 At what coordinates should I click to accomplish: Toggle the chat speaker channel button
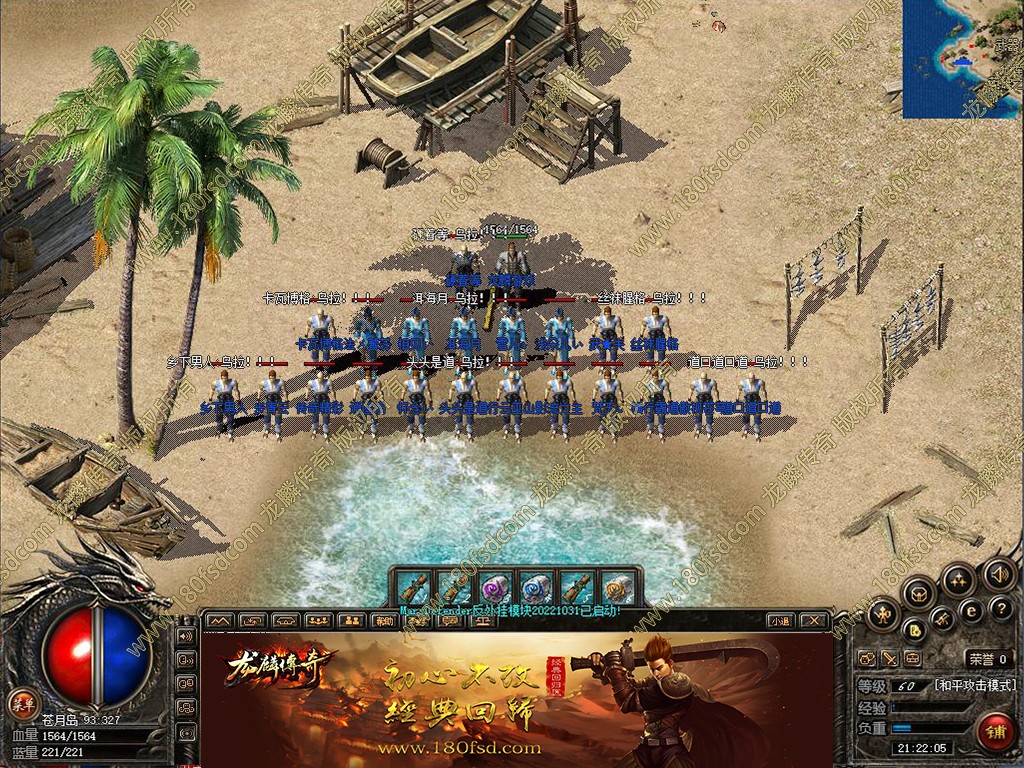click(x=185, y=635)
